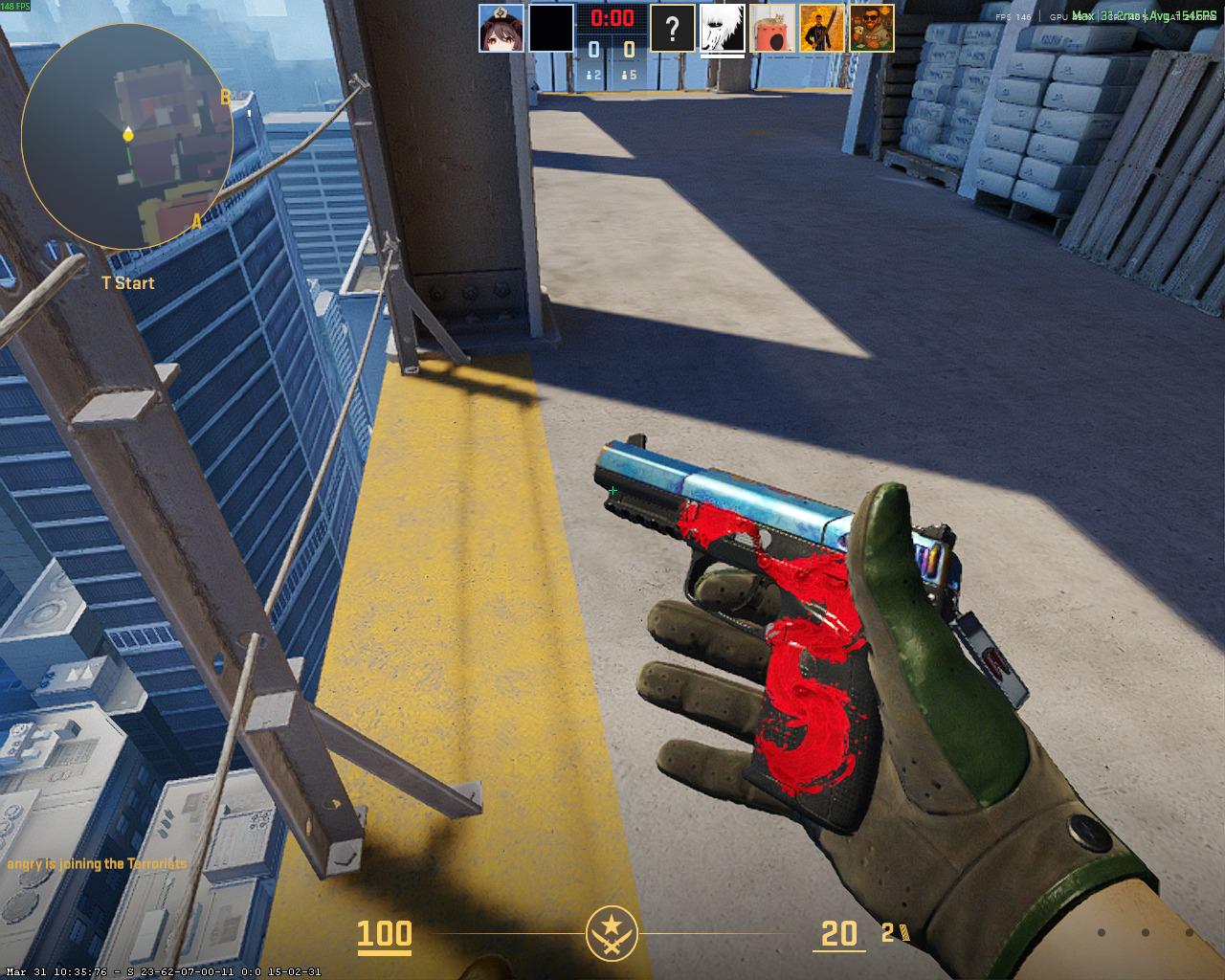Choose the man holding rifle avatar
Image resolution: width=1225 pixels, height=980 pixels.
pyautogui.click(x=822, y=28)
